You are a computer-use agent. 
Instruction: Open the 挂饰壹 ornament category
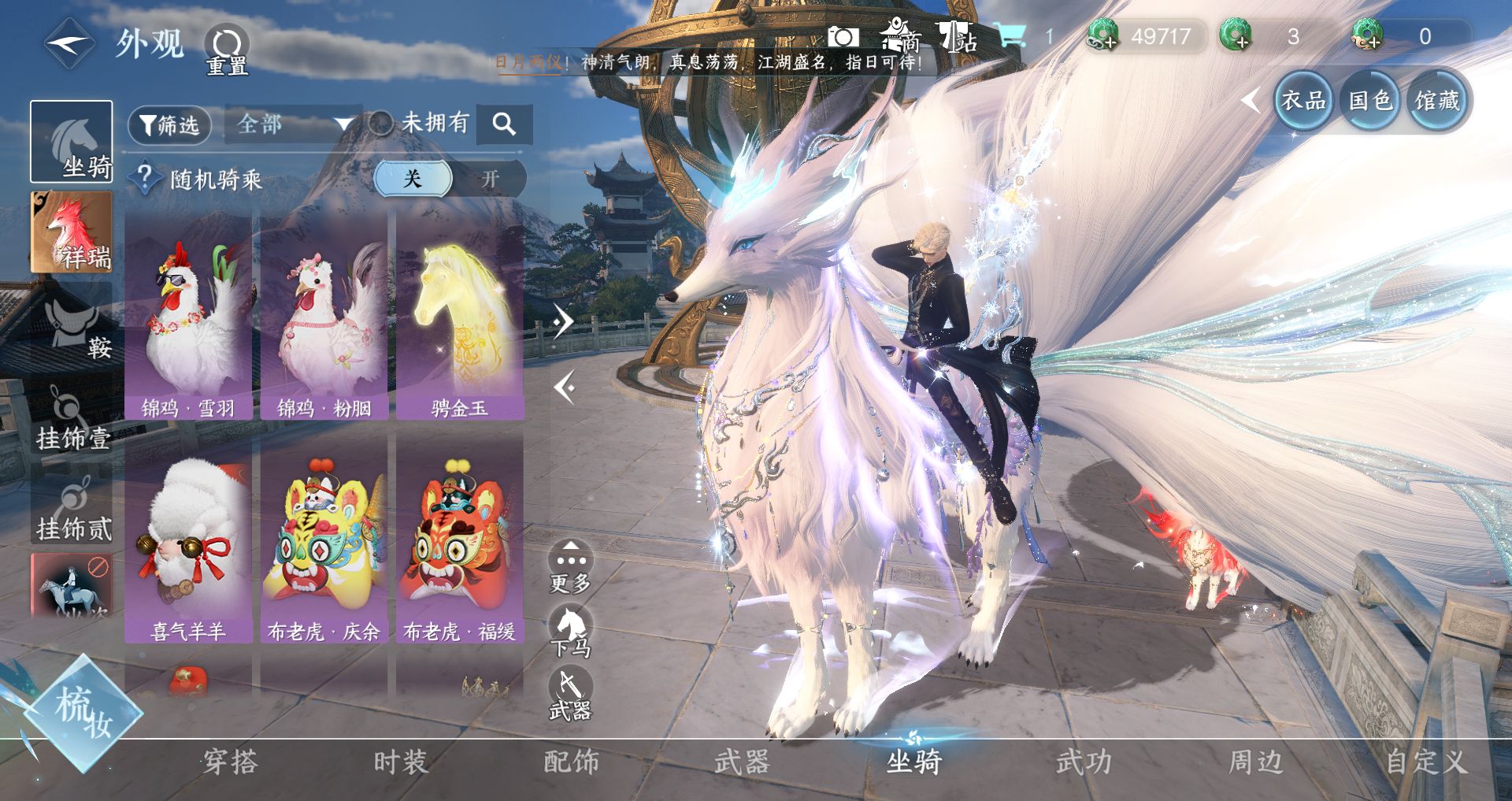coord(72,417)
